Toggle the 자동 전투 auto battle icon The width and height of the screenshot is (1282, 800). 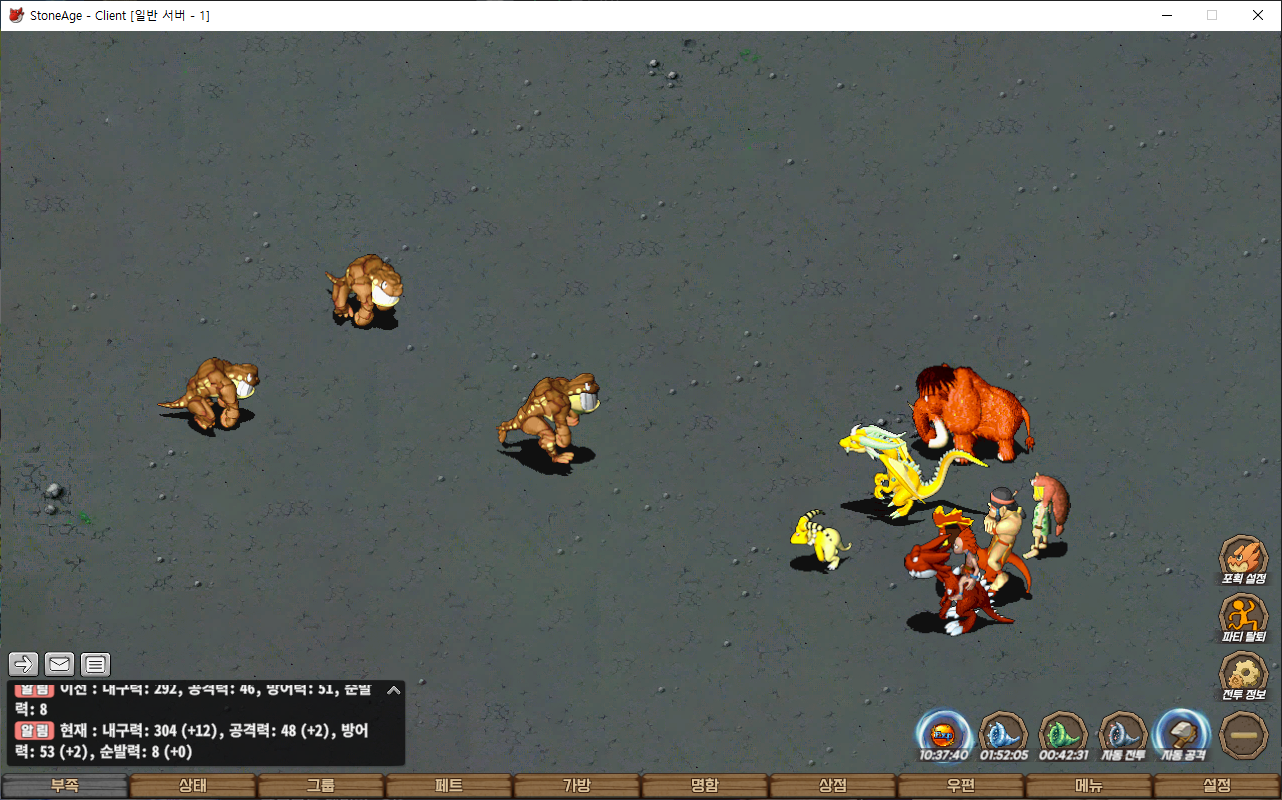(1123, 733)
